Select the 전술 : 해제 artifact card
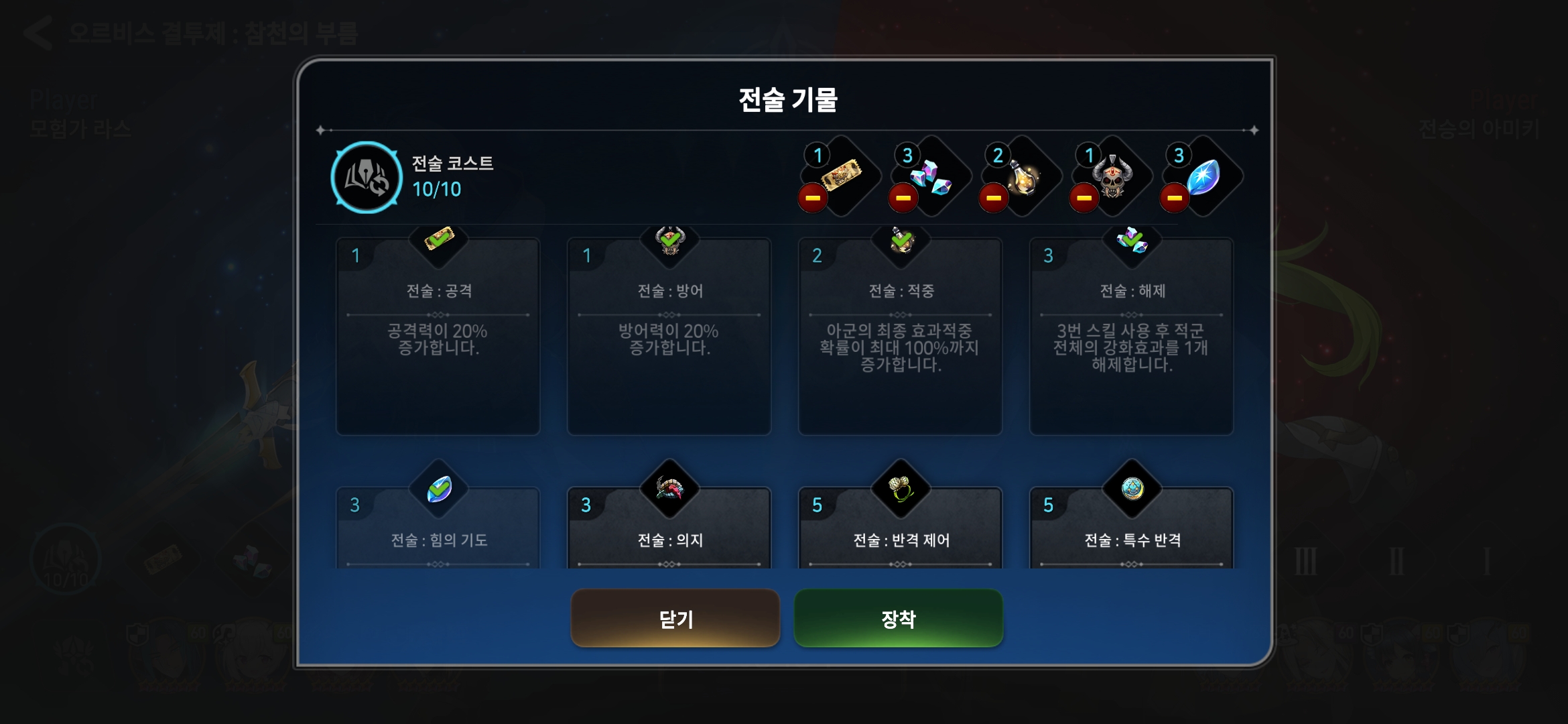1568x724 pixels. (1131, 337)
